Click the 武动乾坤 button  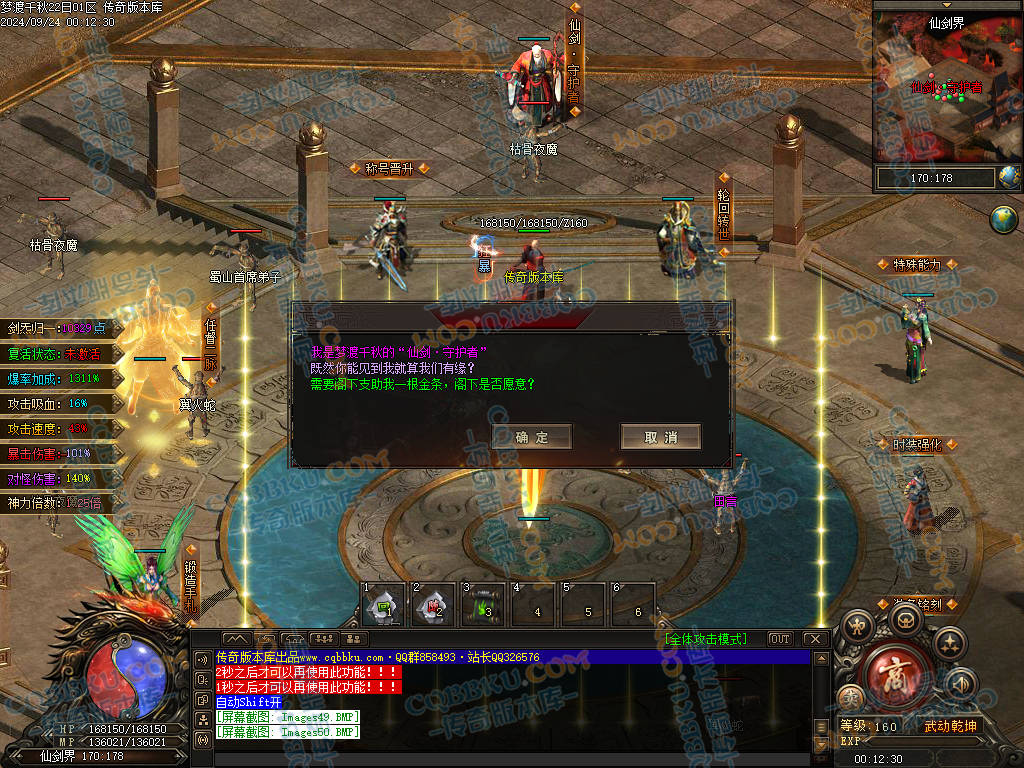[x=949, y=726]
